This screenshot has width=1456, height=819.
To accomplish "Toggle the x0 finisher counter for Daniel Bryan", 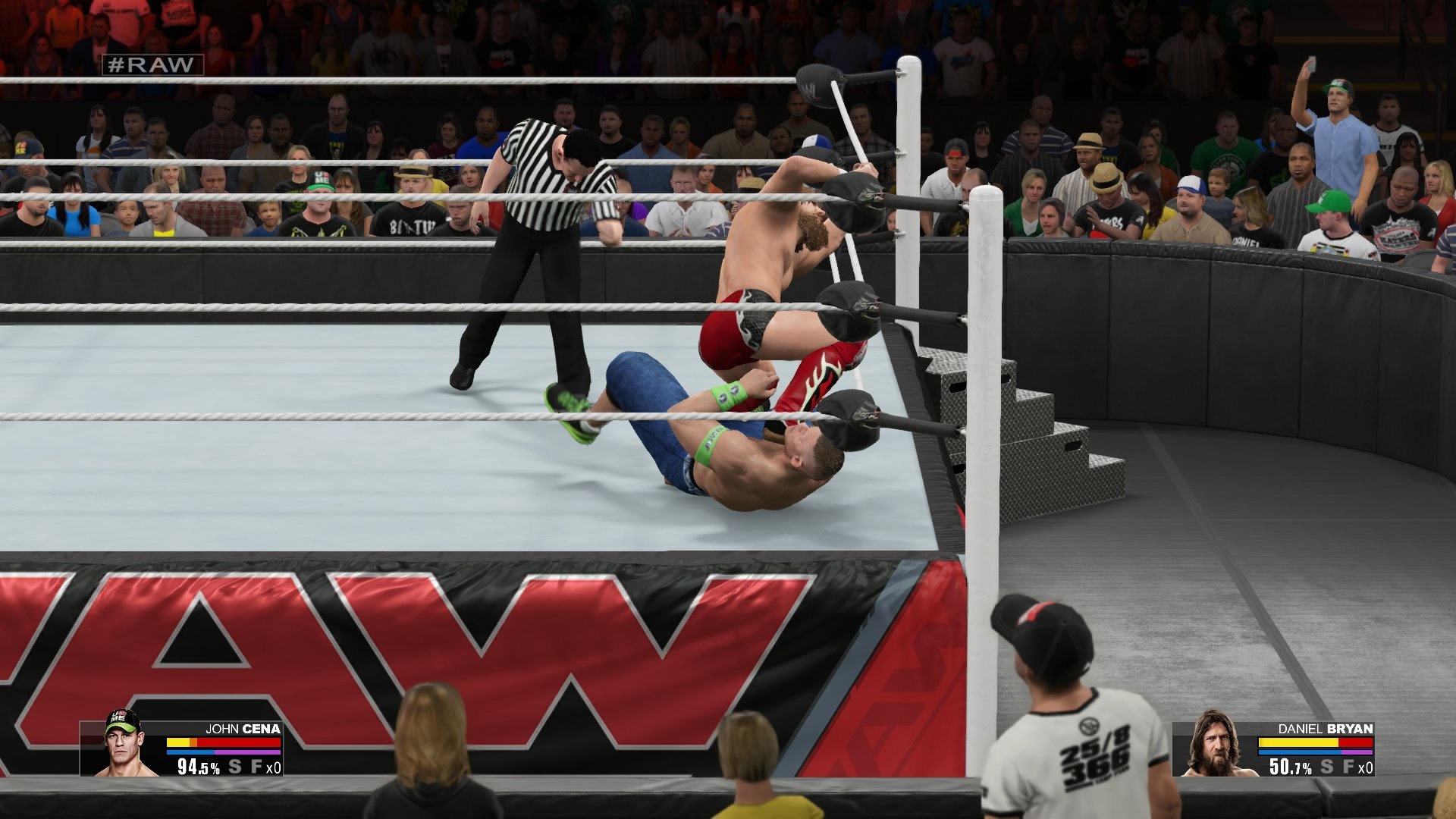I will click(x=1365, y=766).
